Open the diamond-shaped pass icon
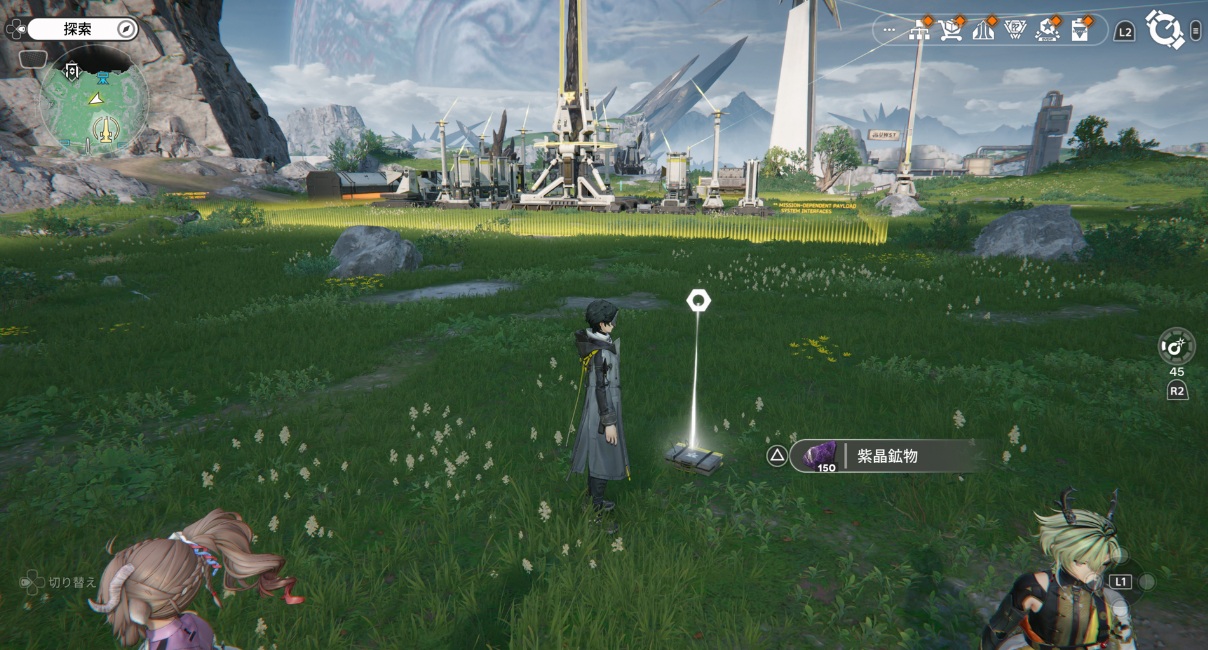 (1015, 30)
